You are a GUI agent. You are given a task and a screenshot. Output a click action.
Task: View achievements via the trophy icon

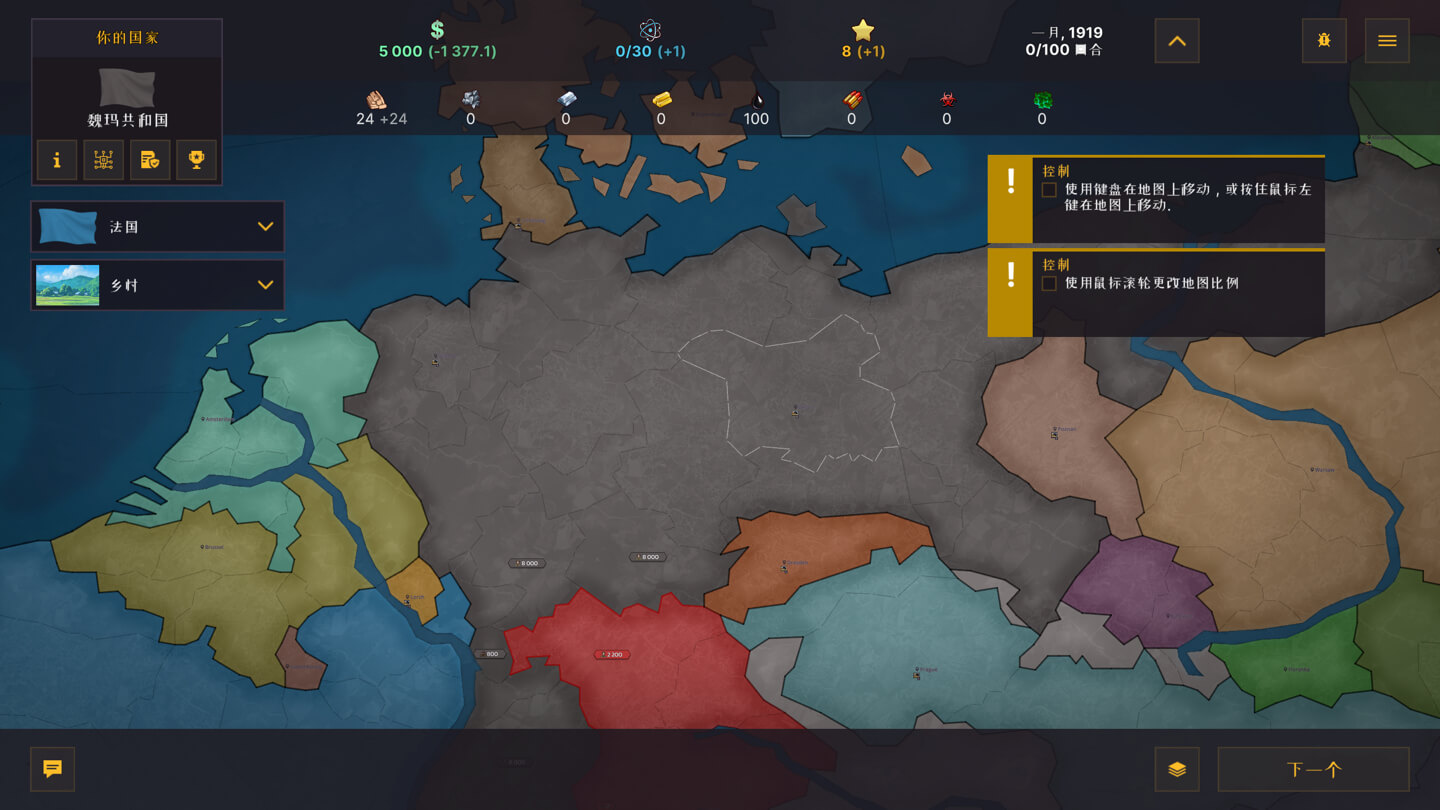196,160
